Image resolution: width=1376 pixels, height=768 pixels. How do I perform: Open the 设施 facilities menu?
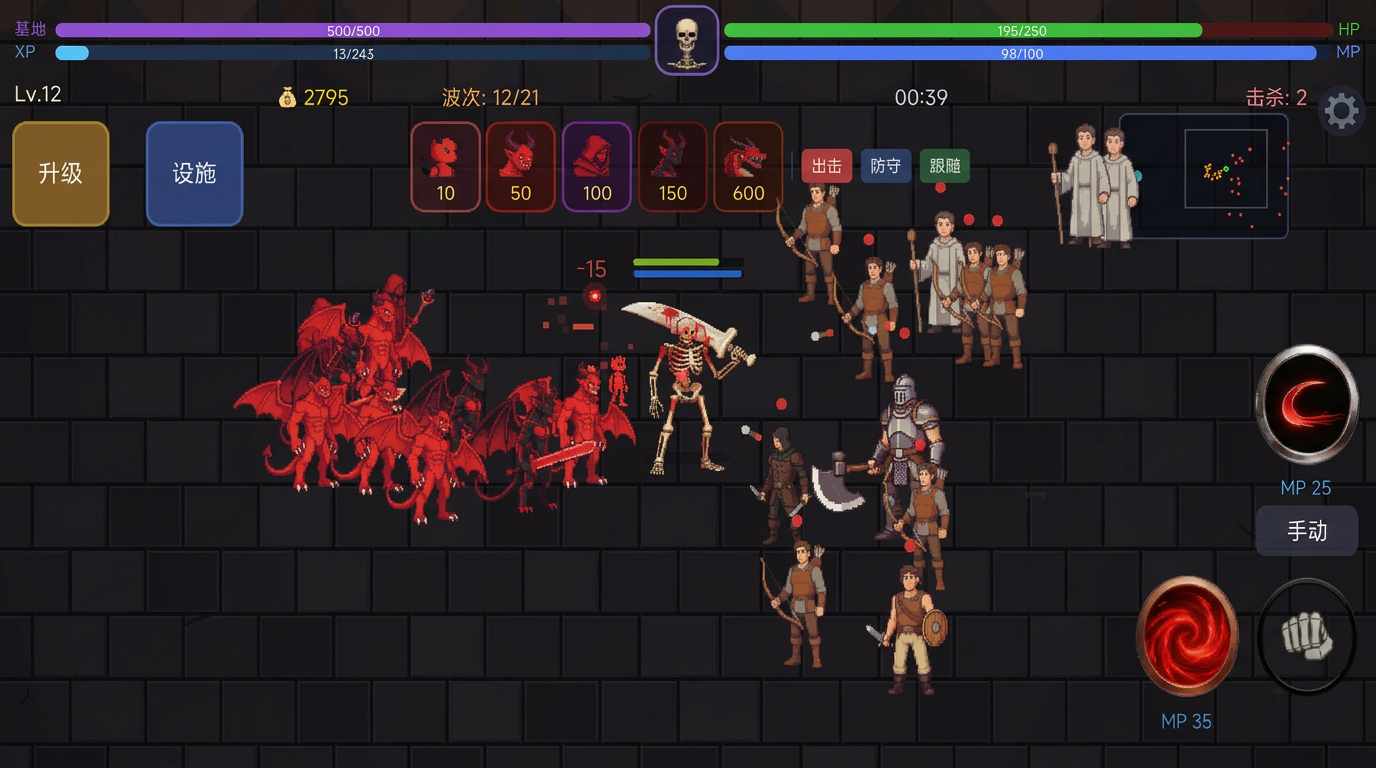[194, 174]
